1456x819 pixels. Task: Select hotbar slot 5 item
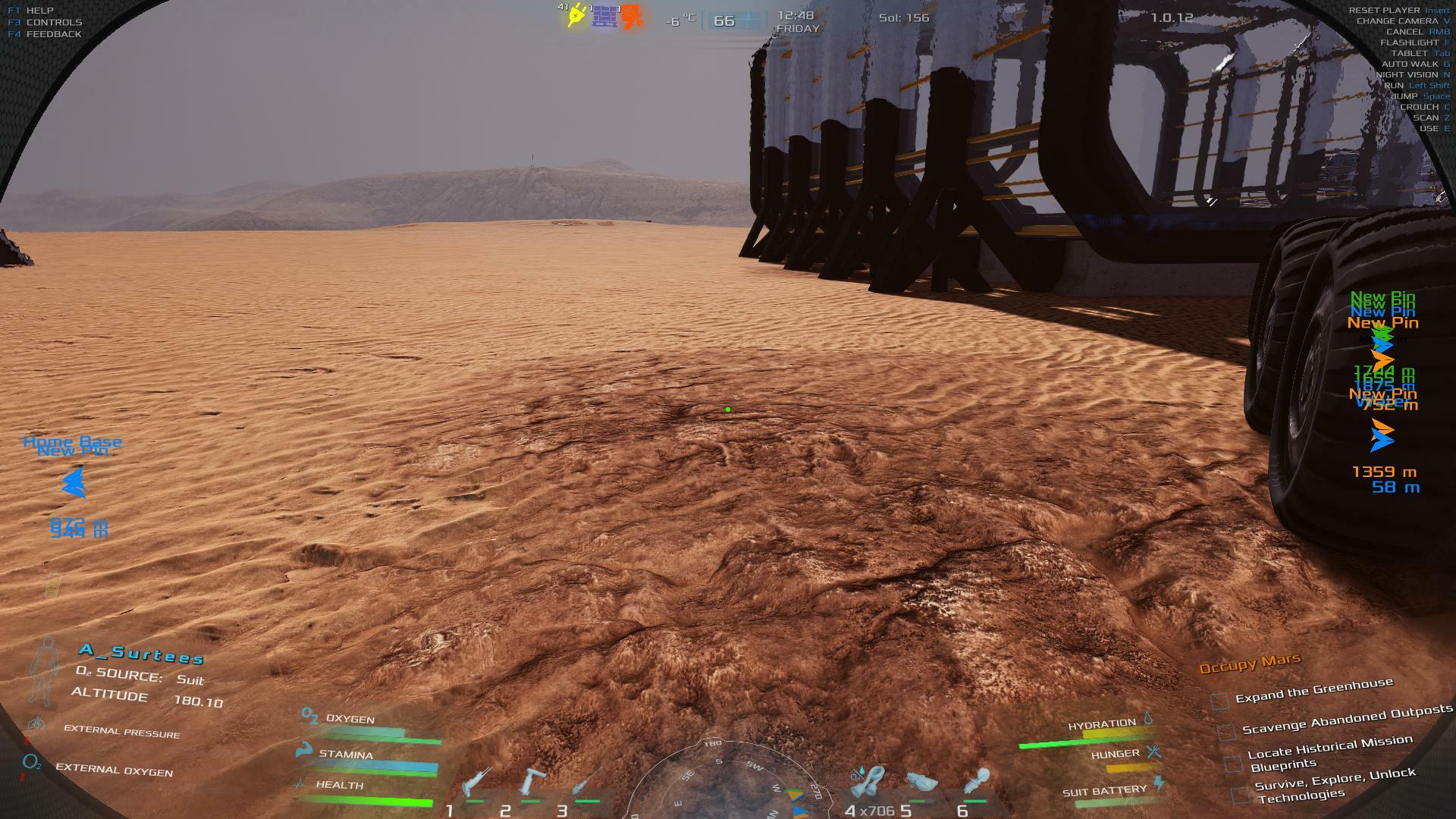pyautogui.click(x=921, y=782)
